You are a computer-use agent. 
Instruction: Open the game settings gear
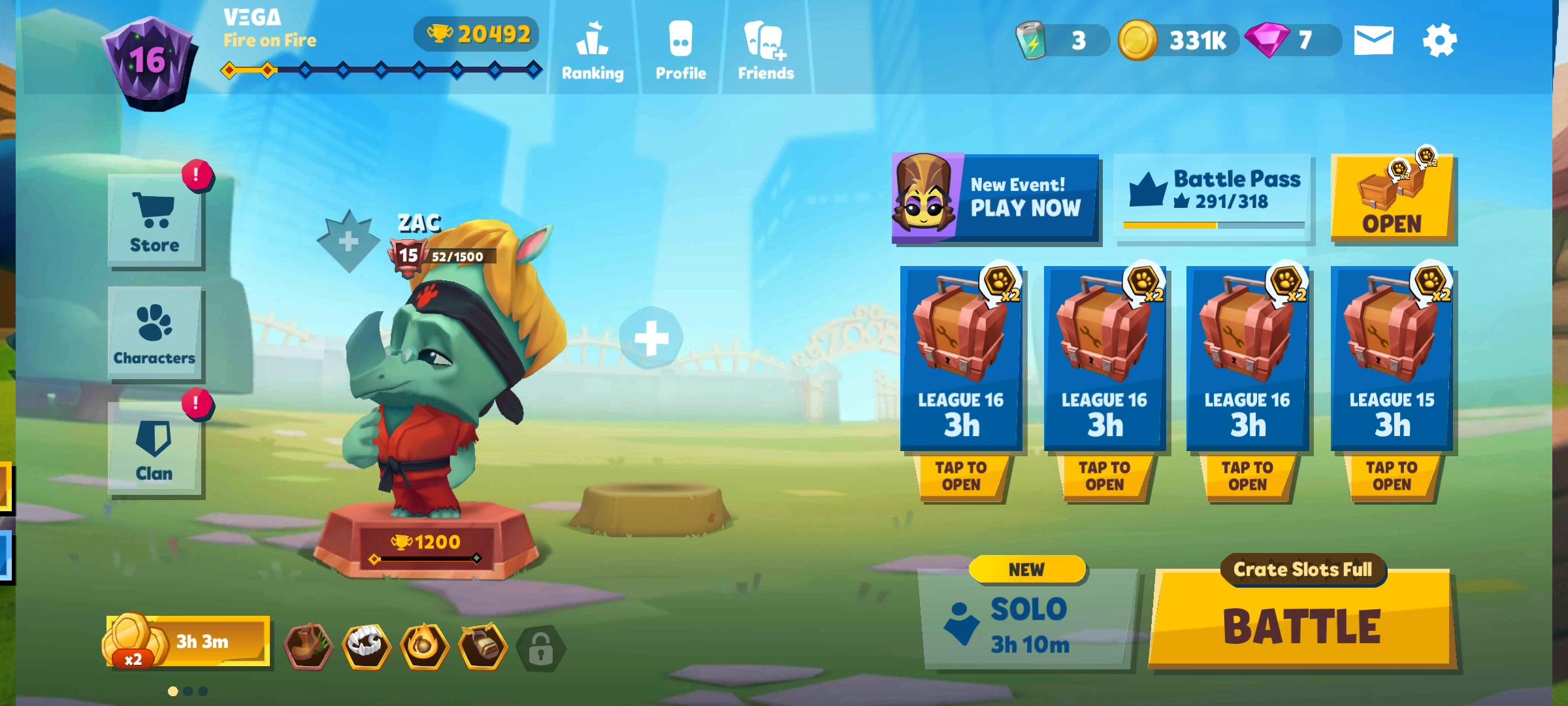(1444, 41)
